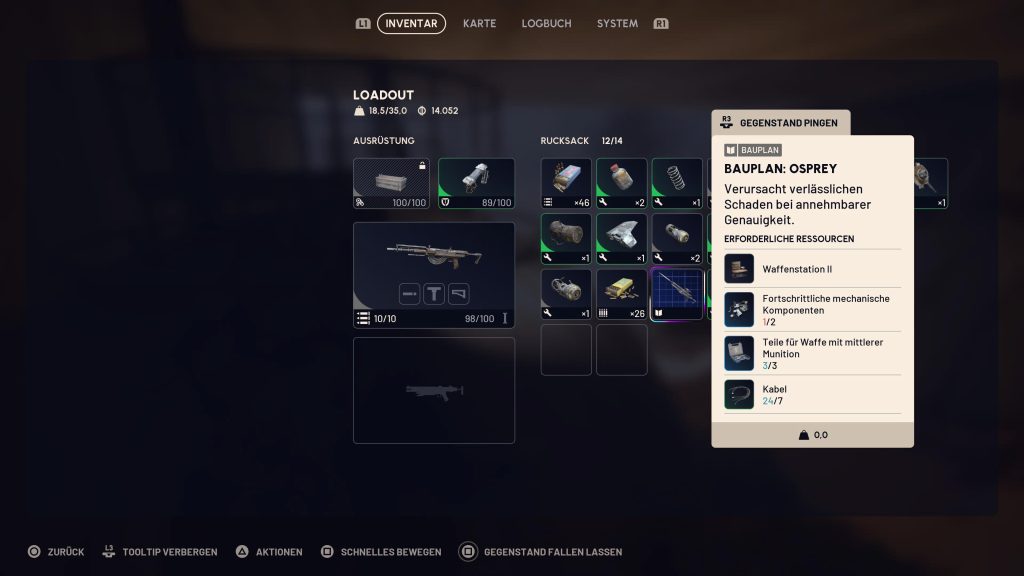The width and height of the screenshot is (1024, 576).
Task: Select the silver metal scrap item slot
Action: (622, 239)
